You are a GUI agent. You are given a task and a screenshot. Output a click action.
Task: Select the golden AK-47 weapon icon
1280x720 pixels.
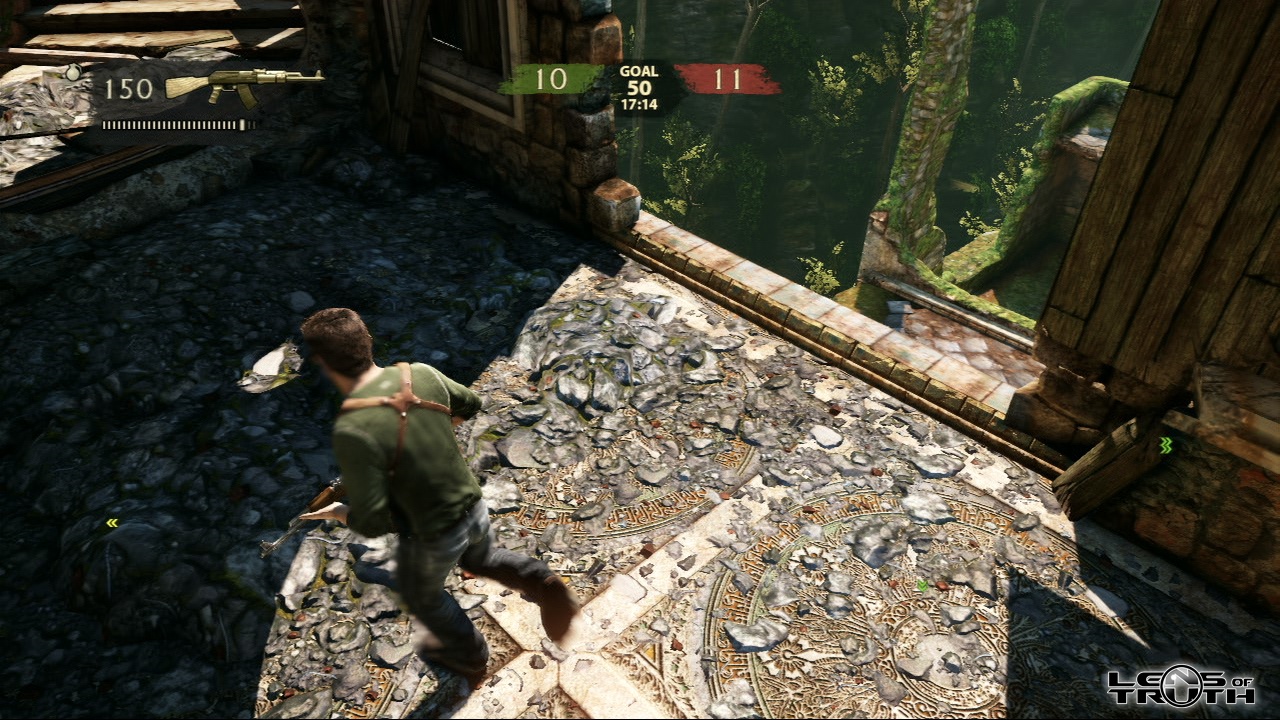244,85
